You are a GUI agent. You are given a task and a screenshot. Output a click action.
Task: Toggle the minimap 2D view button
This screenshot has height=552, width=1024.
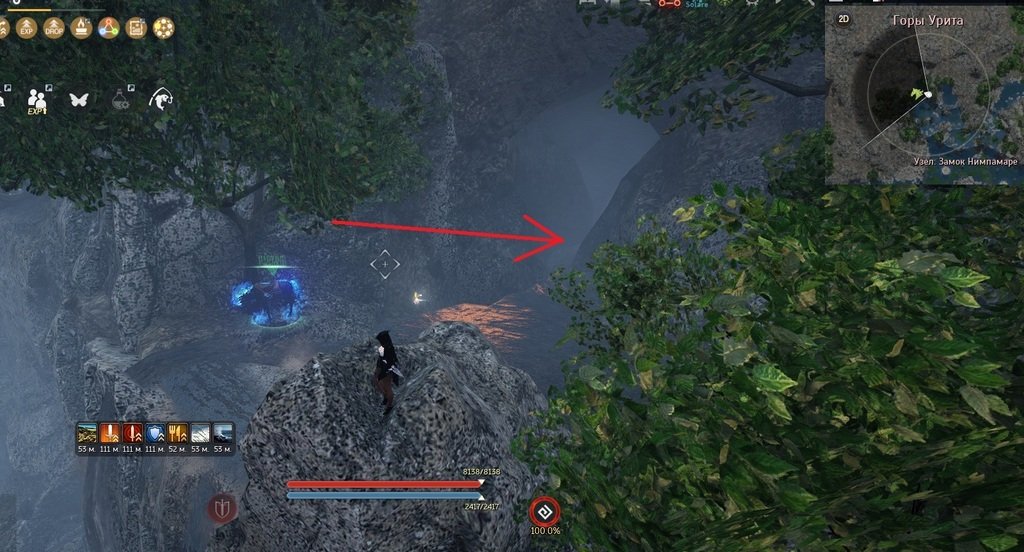[x=844, y=19]
